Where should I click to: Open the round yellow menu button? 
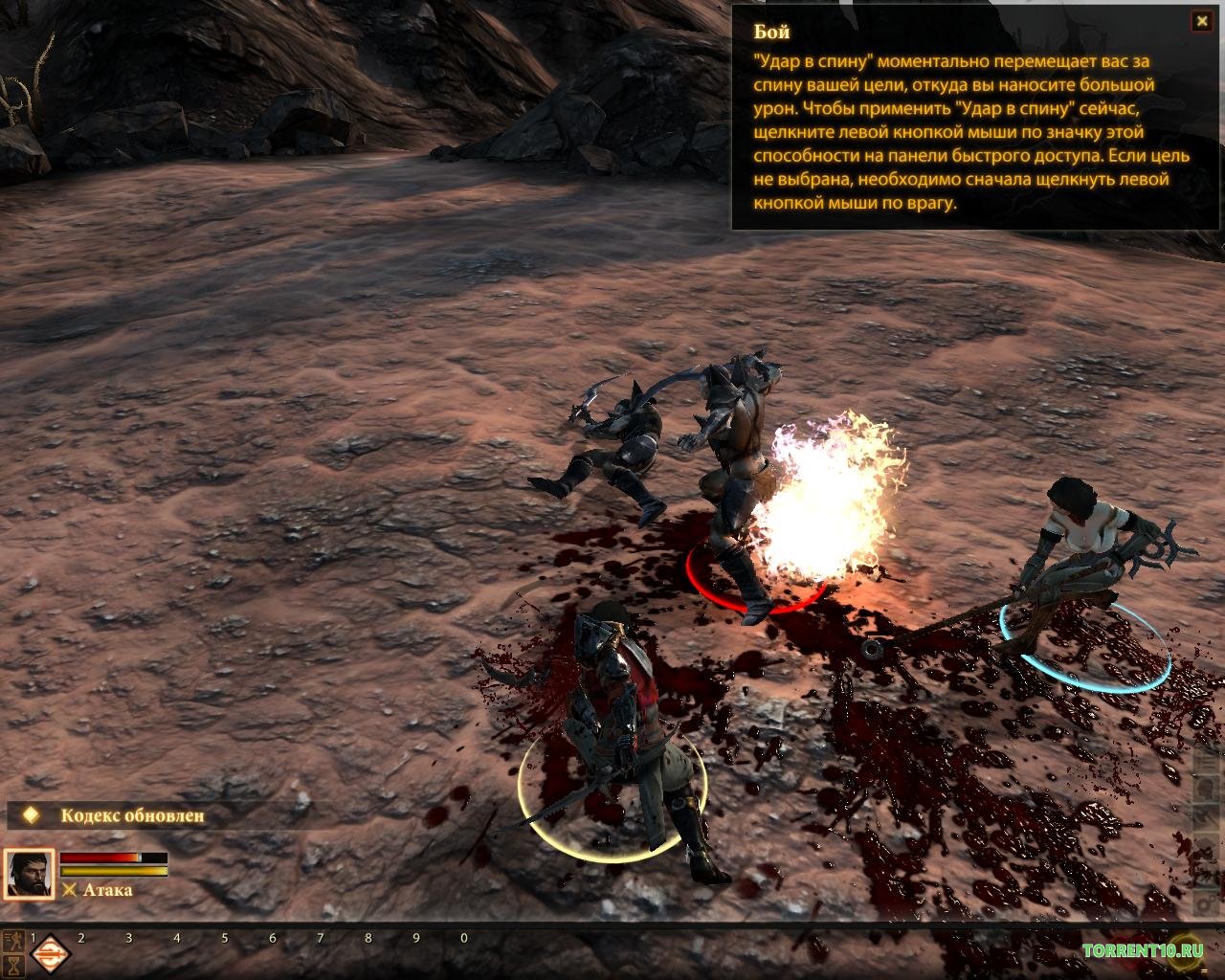coord(1187,951)
